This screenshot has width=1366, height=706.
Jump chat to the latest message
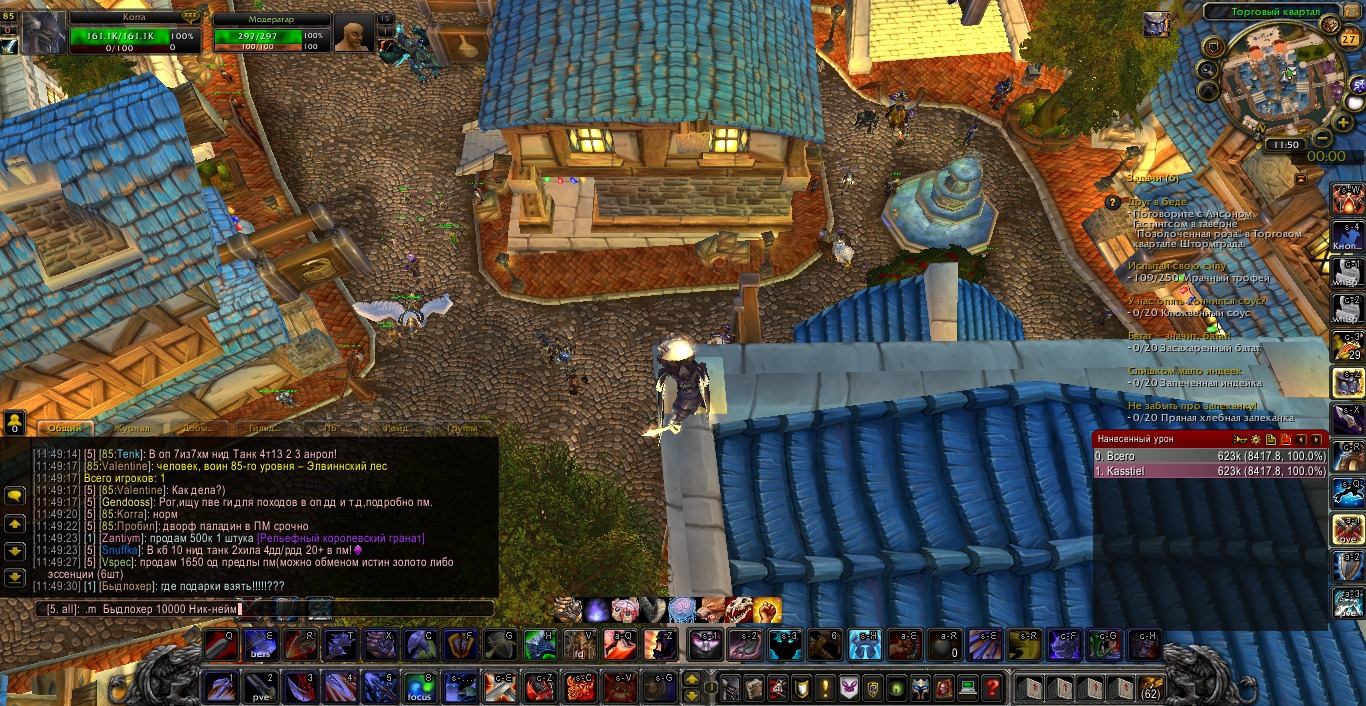[15, 577]
